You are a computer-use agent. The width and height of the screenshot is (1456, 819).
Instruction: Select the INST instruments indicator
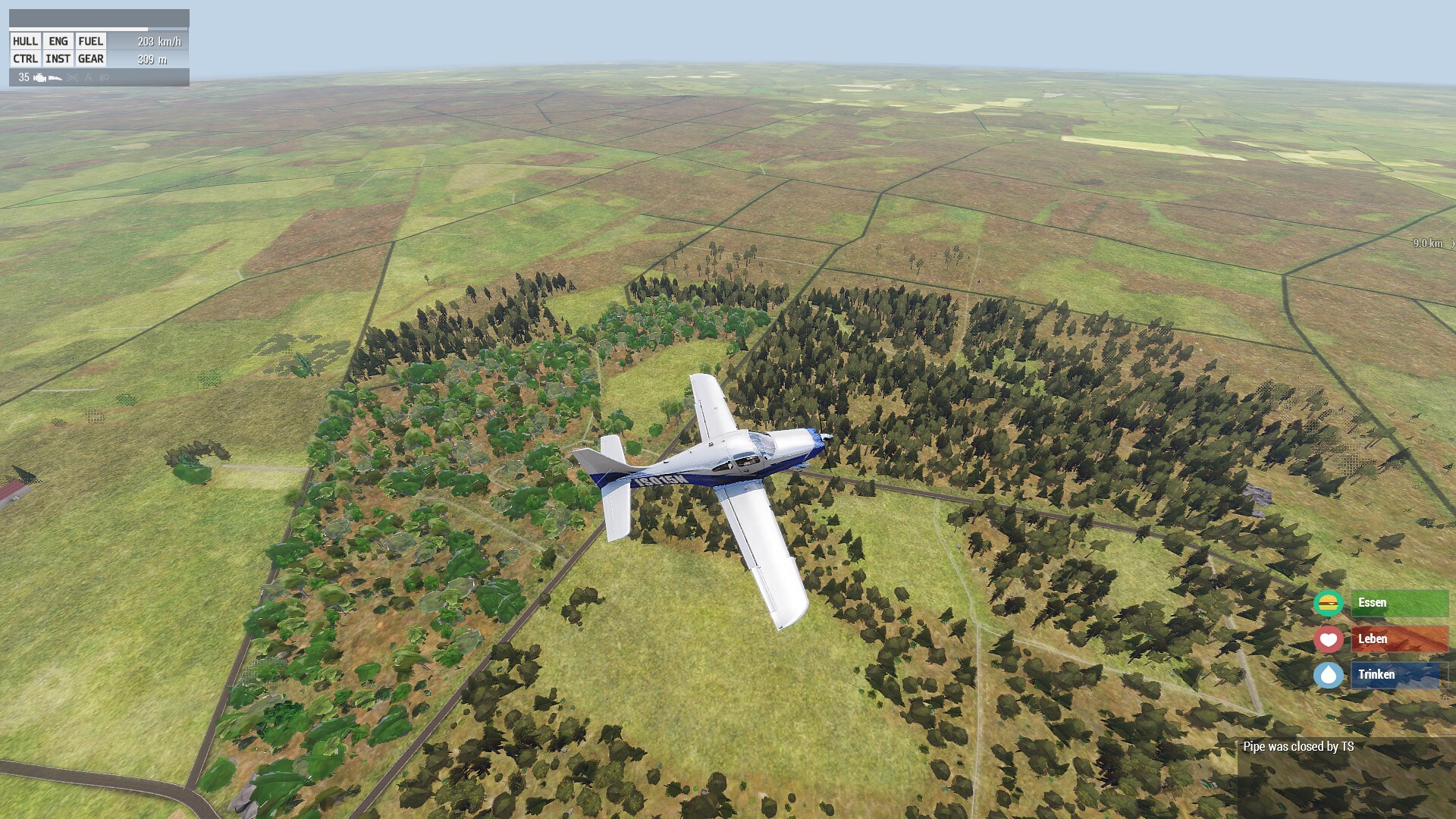(x=58, y=59)
